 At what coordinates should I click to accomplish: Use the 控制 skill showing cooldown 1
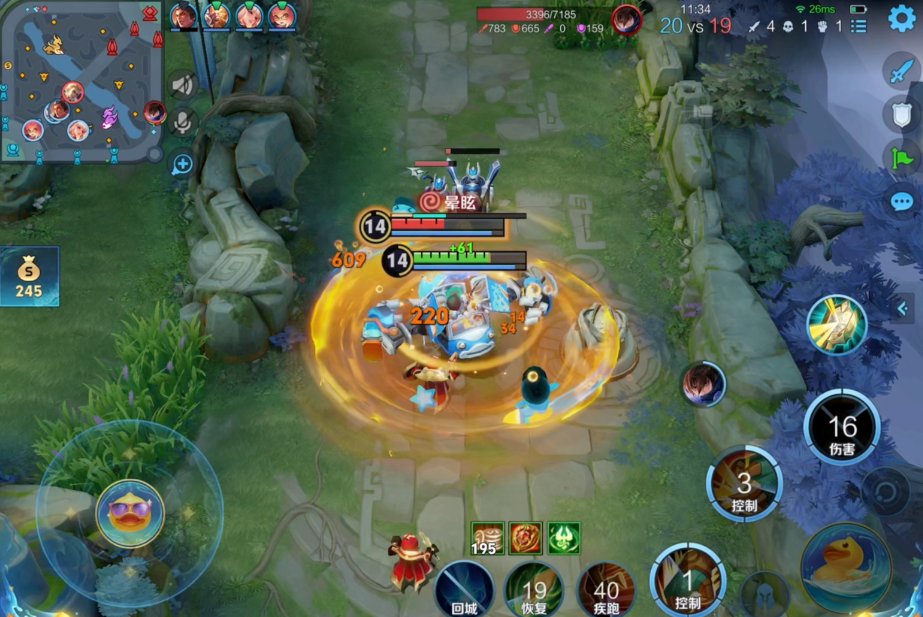point(687,582)
